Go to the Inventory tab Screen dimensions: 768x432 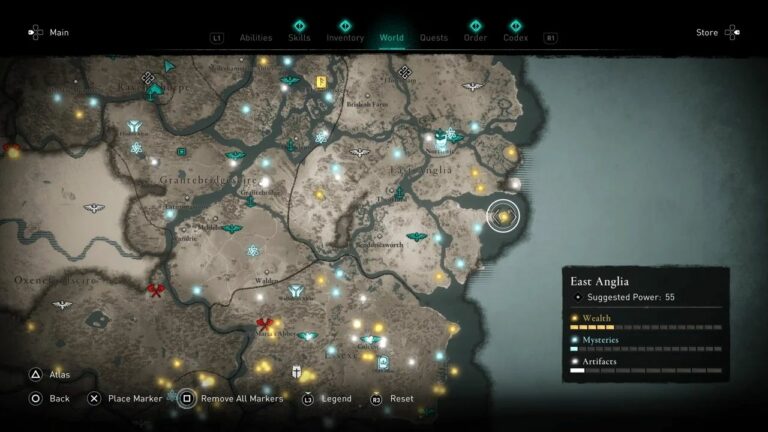pos(345,38)
